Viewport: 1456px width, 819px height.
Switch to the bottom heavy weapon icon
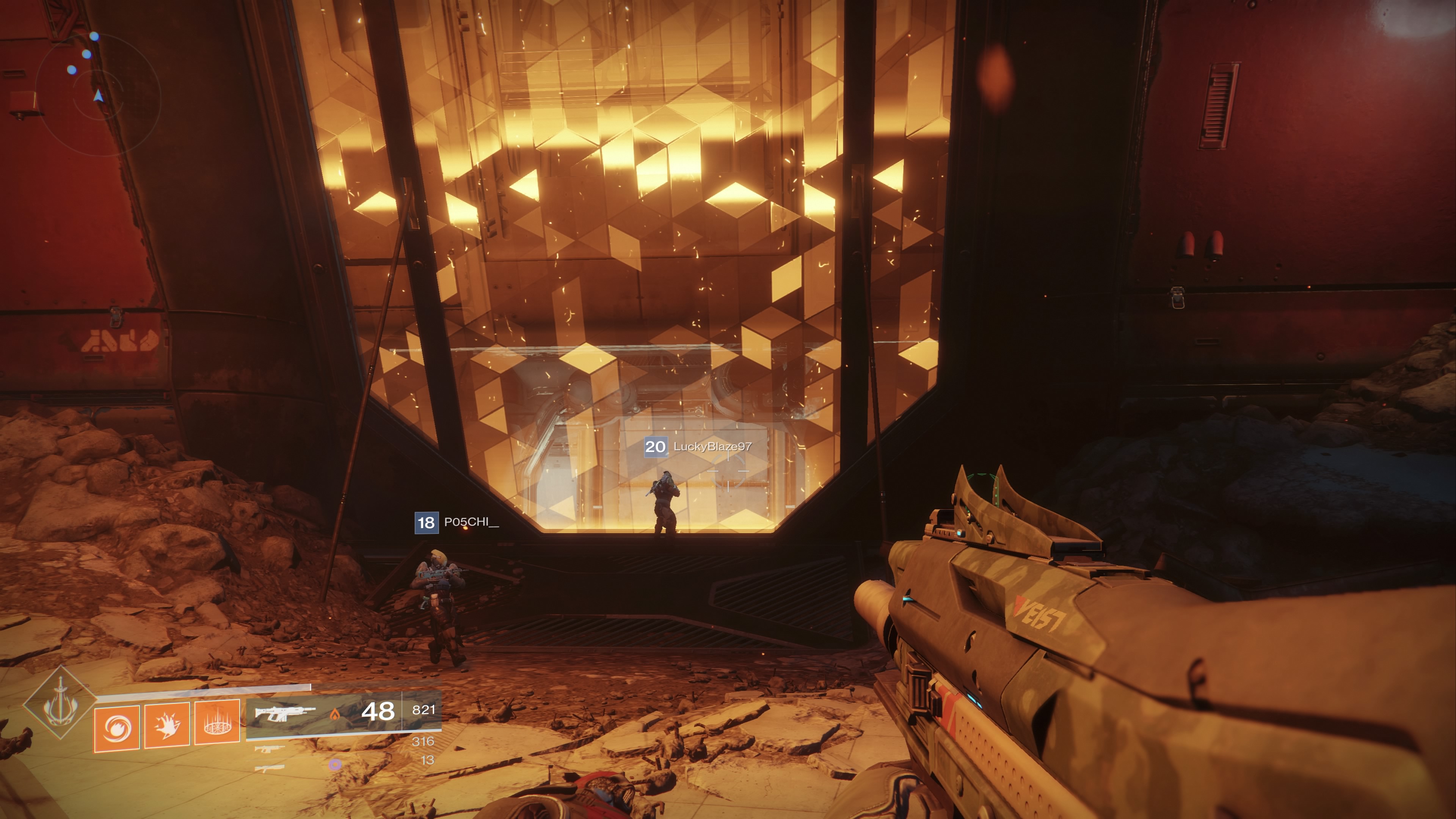(270, 768)
